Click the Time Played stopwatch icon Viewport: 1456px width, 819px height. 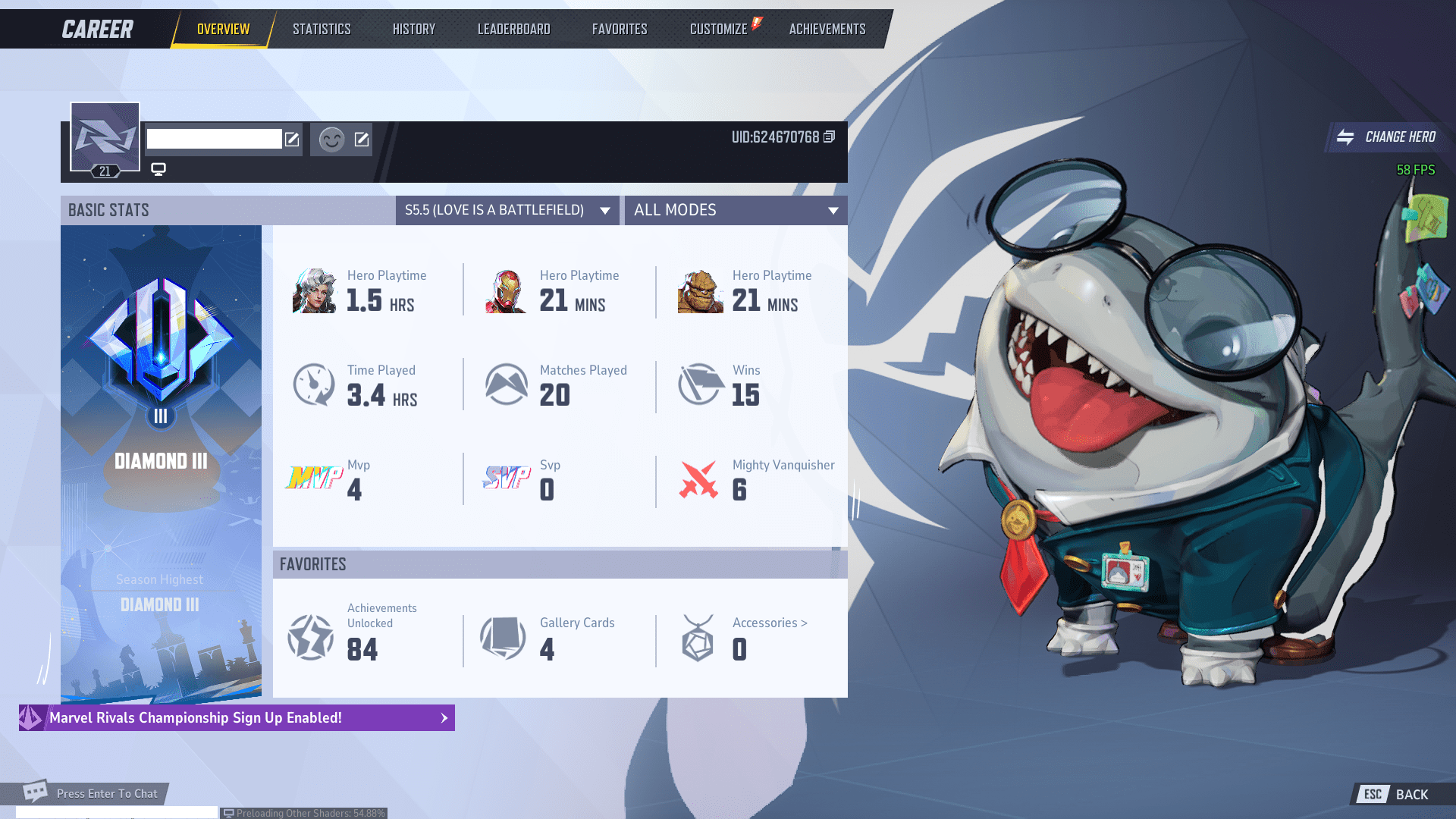[313, 384]
